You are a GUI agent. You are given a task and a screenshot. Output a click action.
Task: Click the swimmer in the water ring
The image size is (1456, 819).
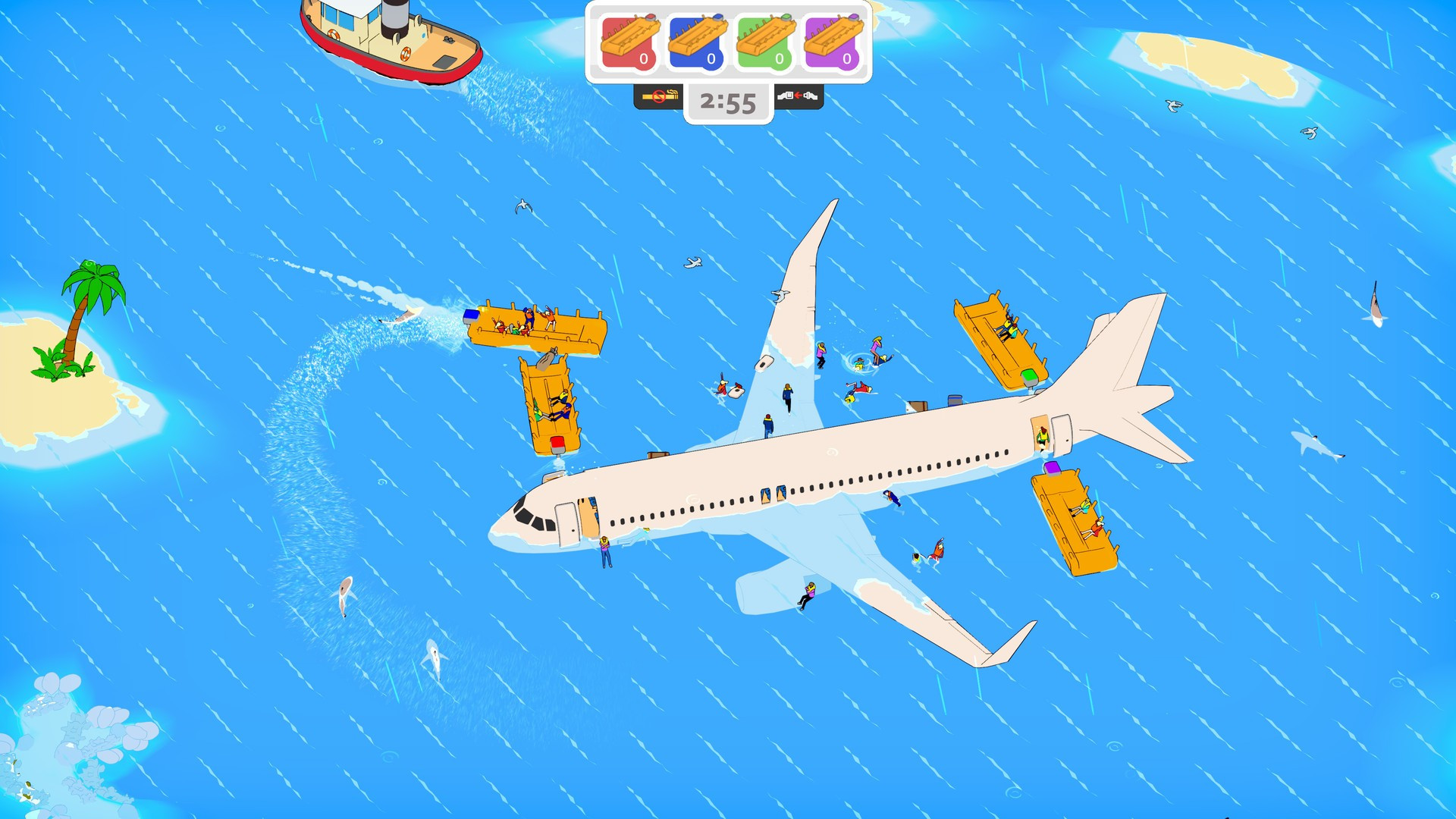click(861, 364)
